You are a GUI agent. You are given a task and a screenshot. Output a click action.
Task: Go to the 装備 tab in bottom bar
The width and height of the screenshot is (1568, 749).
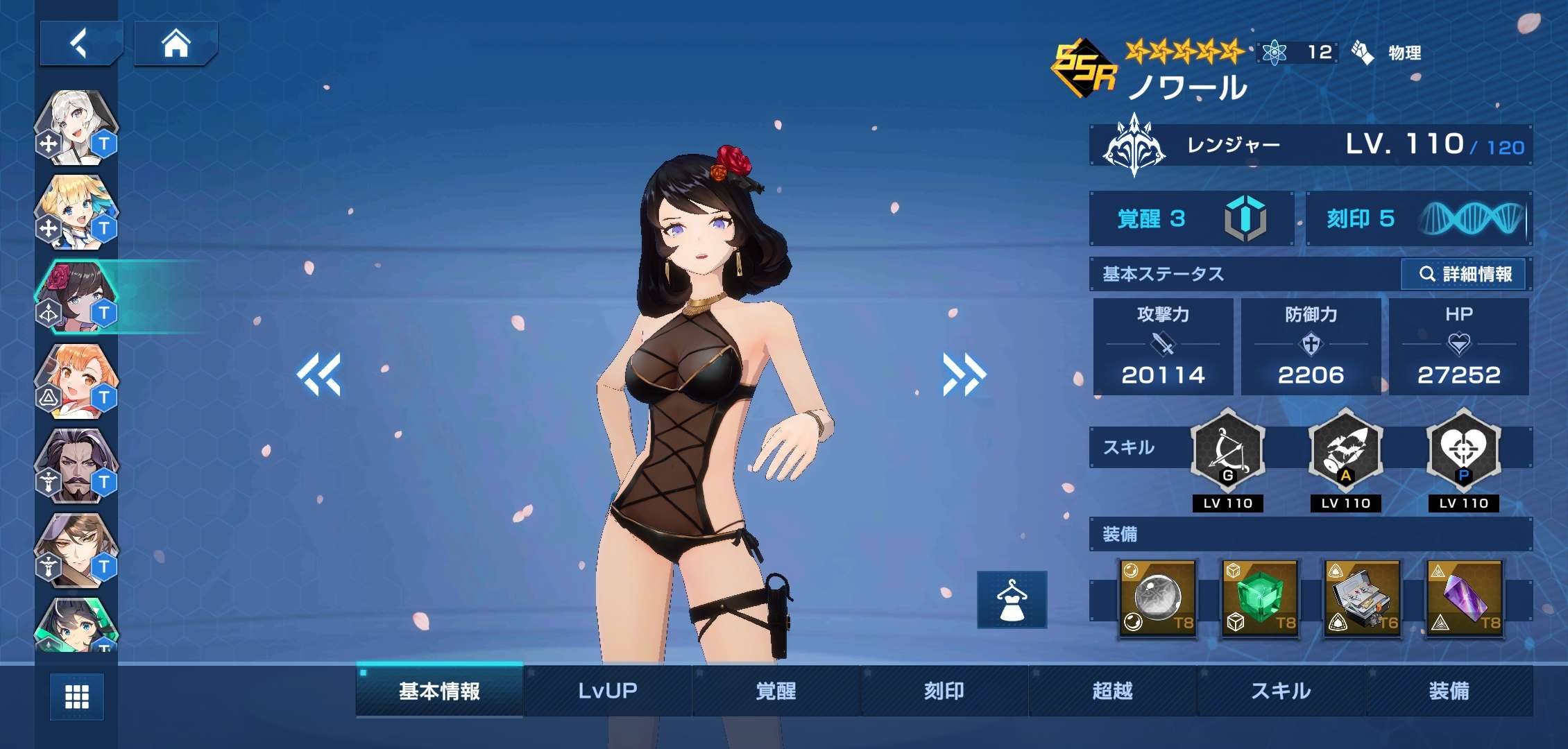1449,691
